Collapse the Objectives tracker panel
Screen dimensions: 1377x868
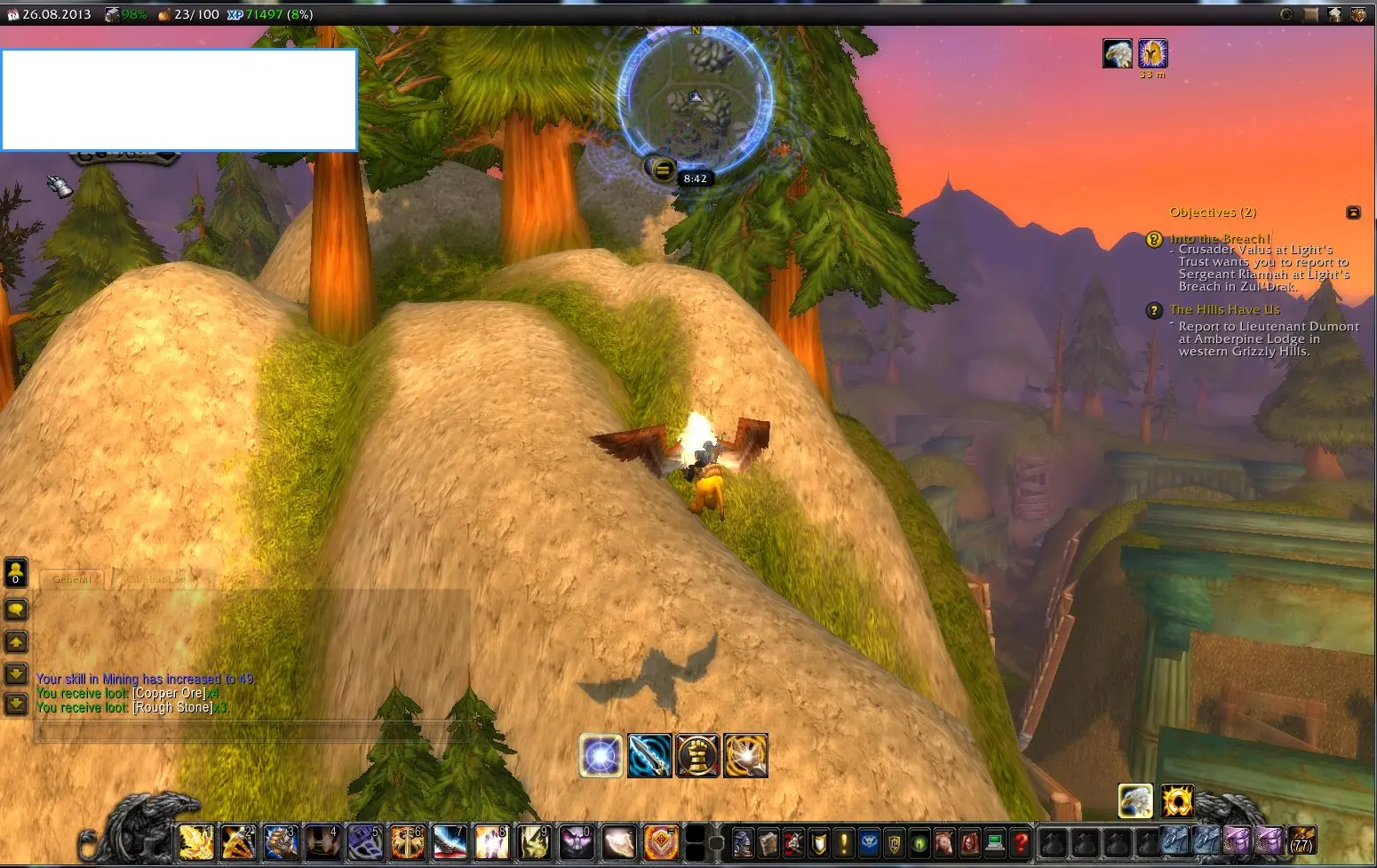coord(1353,212)
